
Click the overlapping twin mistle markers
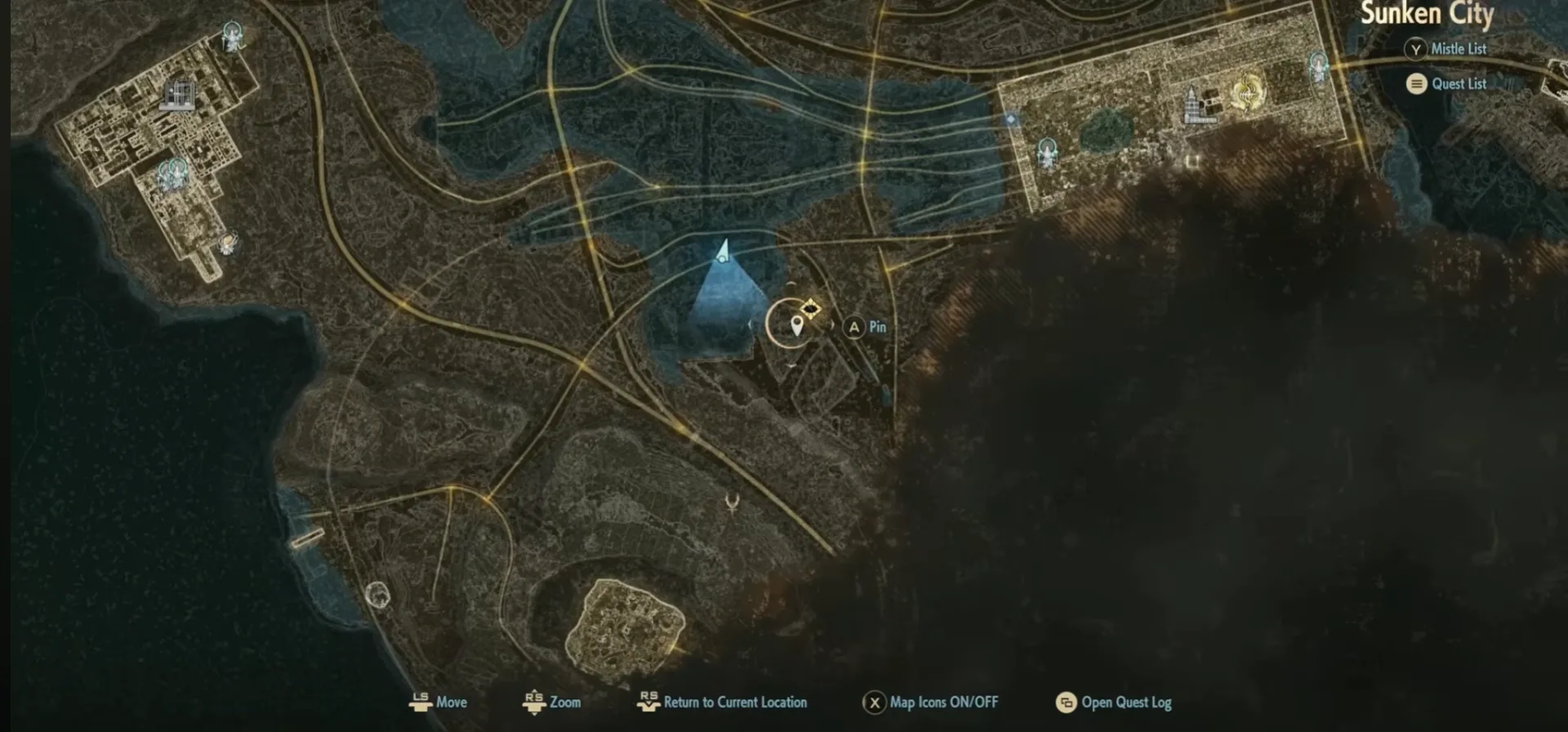coord(172,173)
